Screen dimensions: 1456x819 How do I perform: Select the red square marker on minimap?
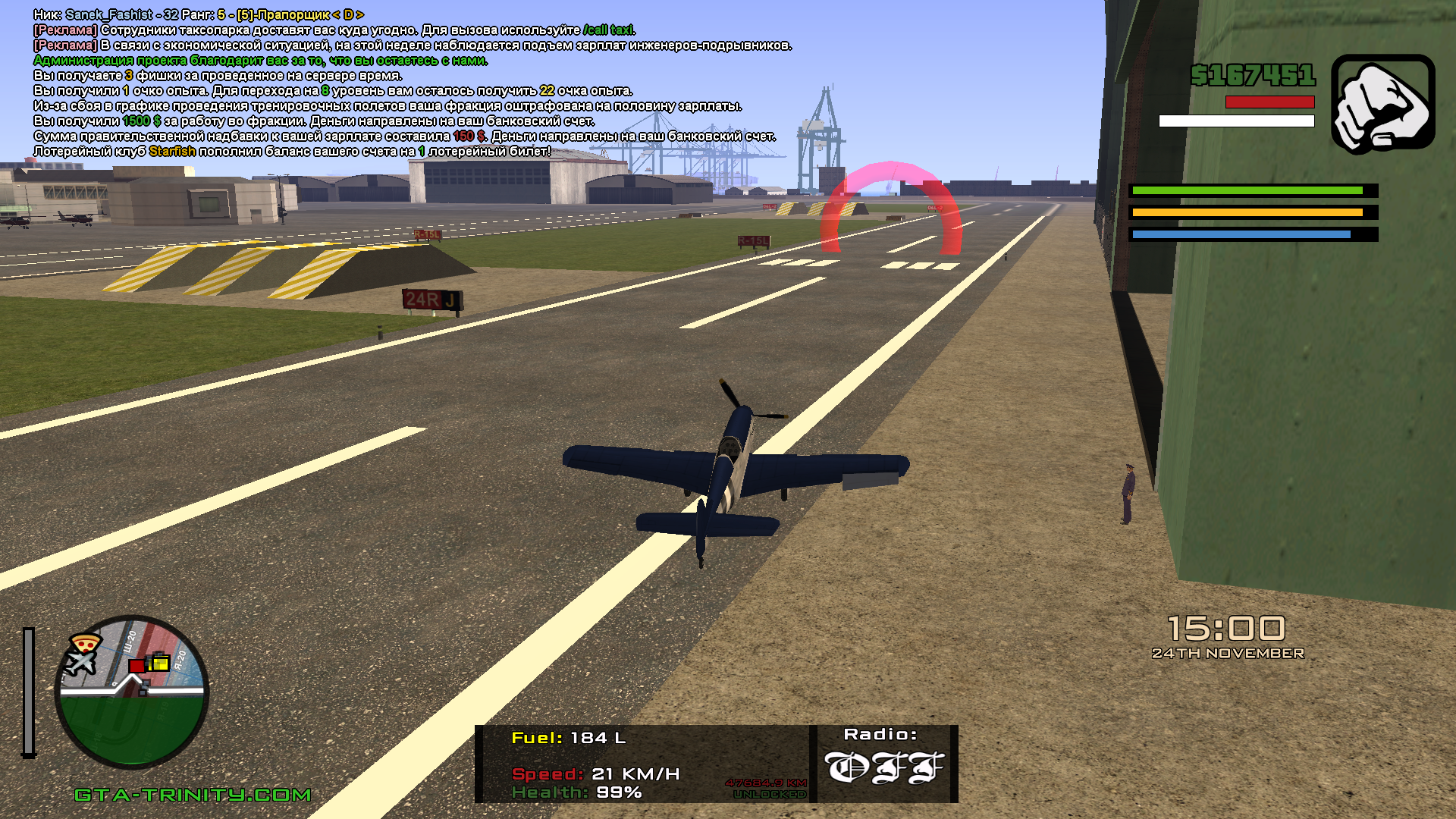pyautogui.click(x=136, y=666)
